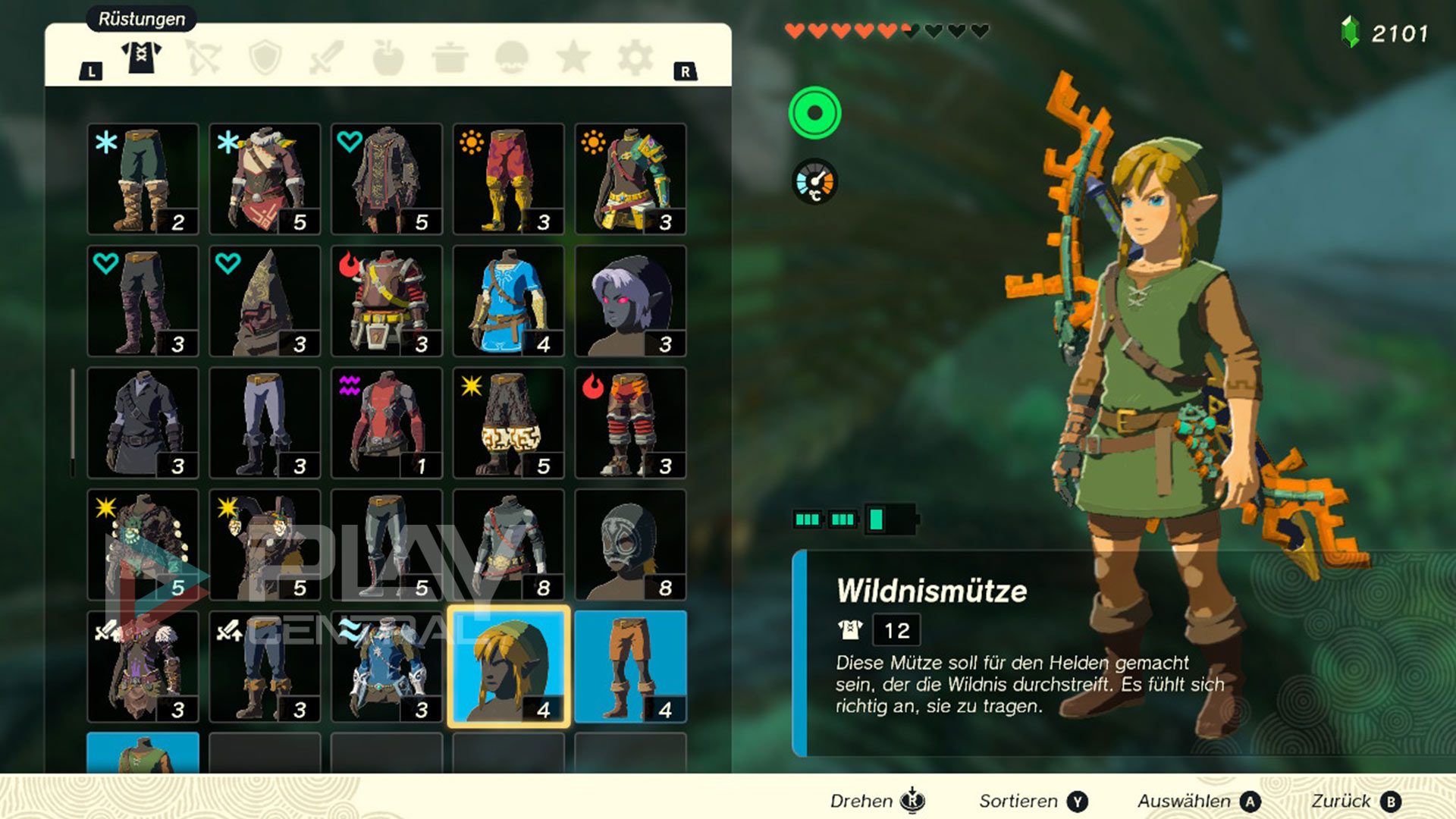This screenshot has width=1456, height=819.
Task: Show the cooking pot food tab
Action: (450, 58)
